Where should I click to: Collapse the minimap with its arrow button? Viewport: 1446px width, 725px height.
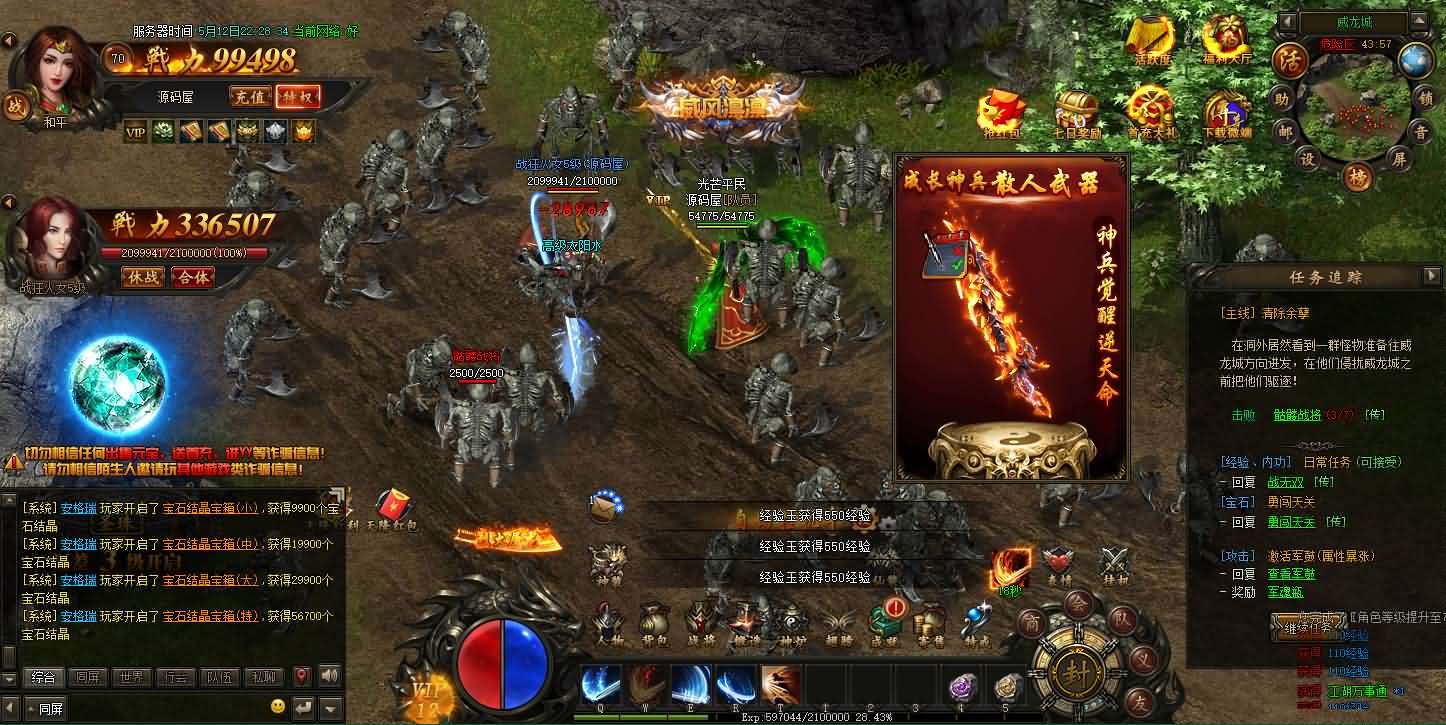(x=1418, y=20)
